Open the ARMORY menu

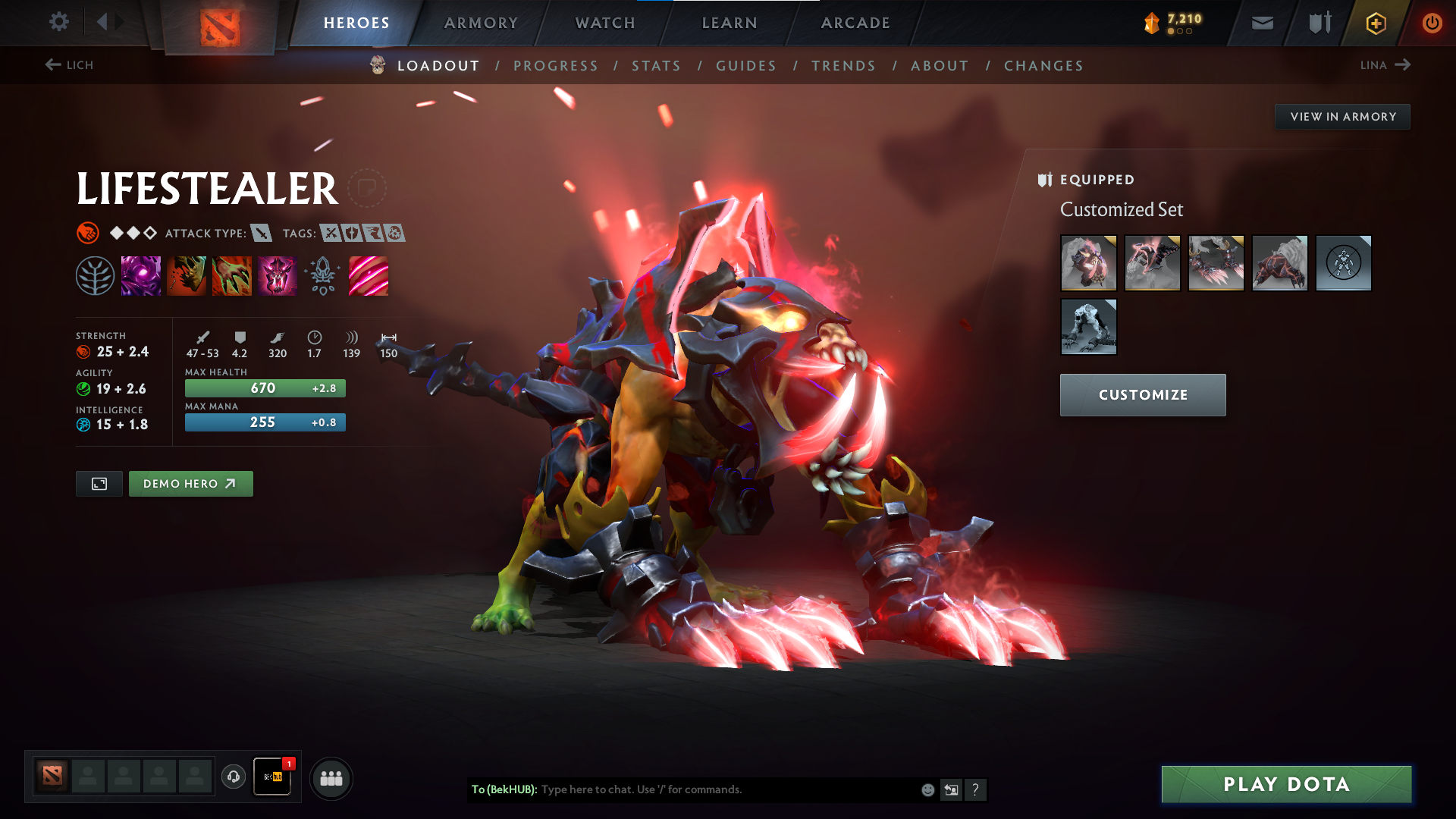481,22
